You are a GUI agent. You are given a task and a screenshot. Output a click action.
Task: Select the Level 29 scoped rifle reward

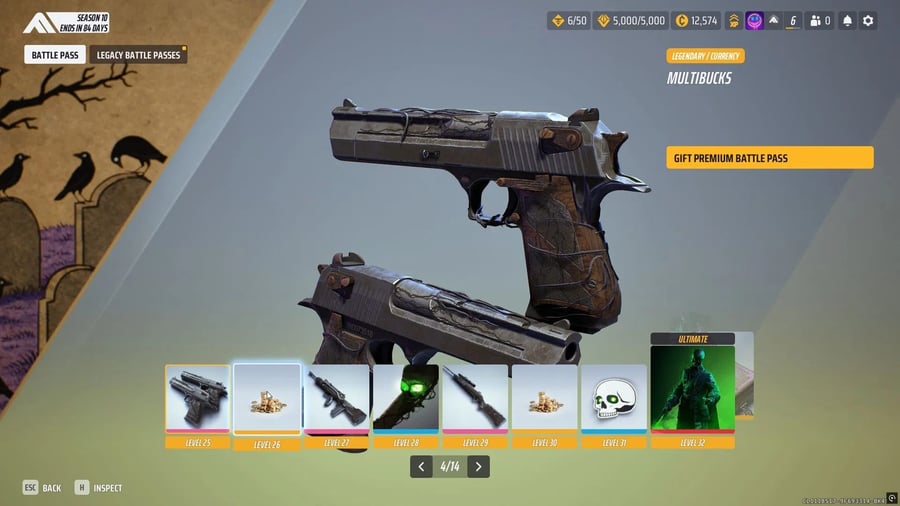(x=475, y=398)
